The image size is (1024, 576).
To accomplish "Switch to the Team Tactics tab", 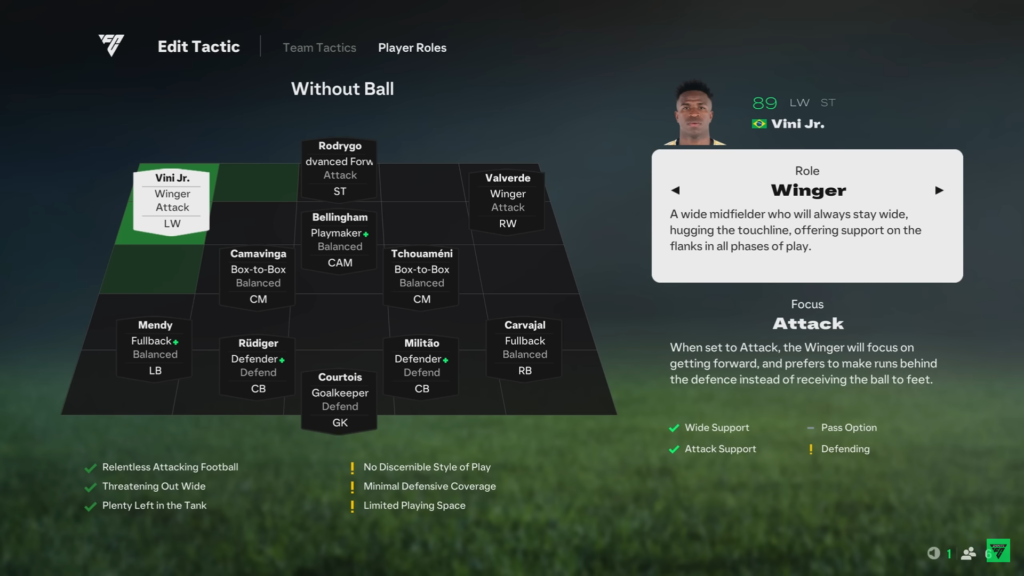I will point(319,48).
